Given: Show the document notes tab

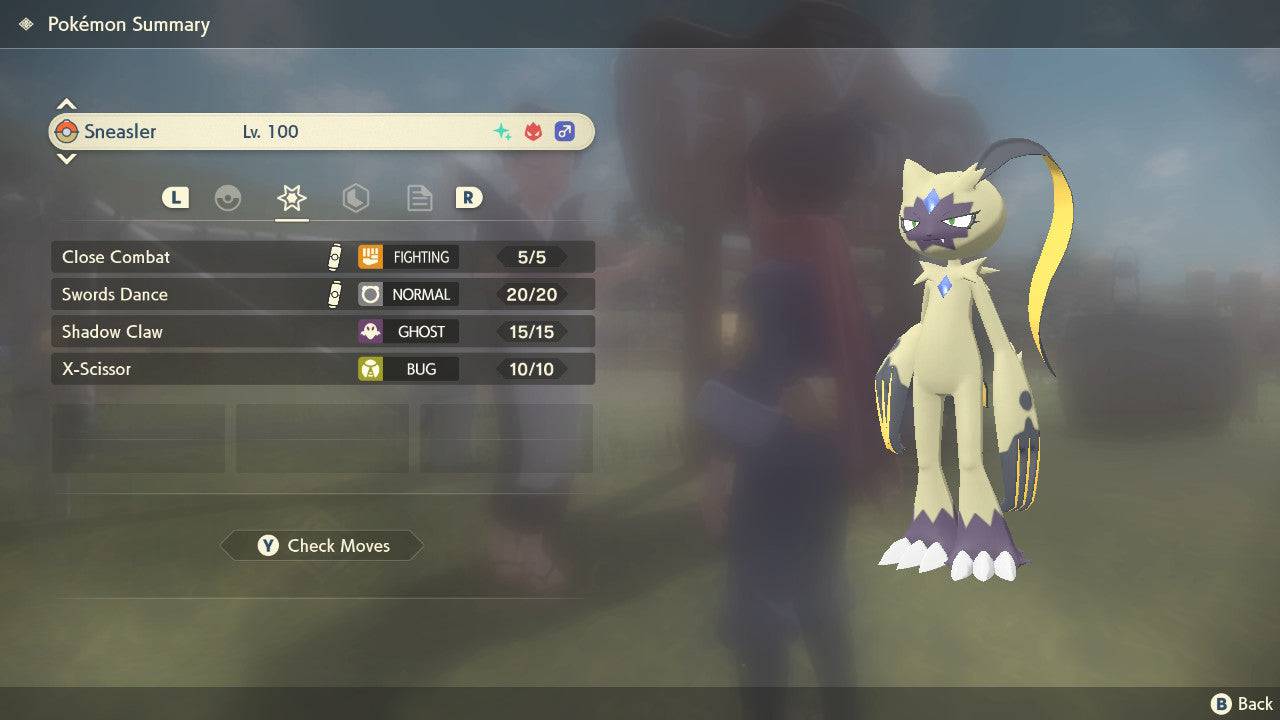Looking at the screenshot, I should coord(419,198).
